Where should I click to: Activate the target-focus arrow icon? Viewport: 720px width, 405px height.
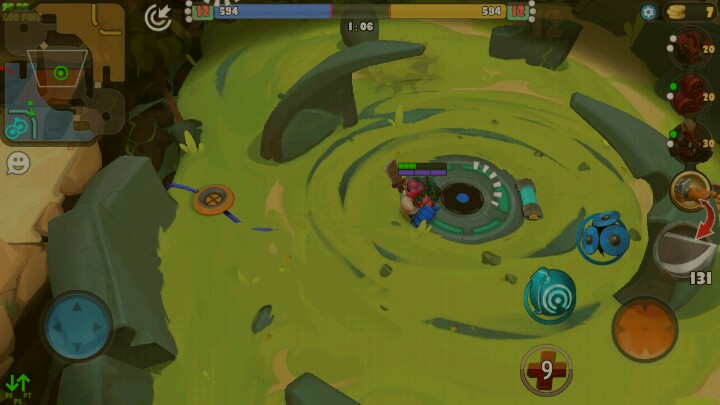click(158, 16)
